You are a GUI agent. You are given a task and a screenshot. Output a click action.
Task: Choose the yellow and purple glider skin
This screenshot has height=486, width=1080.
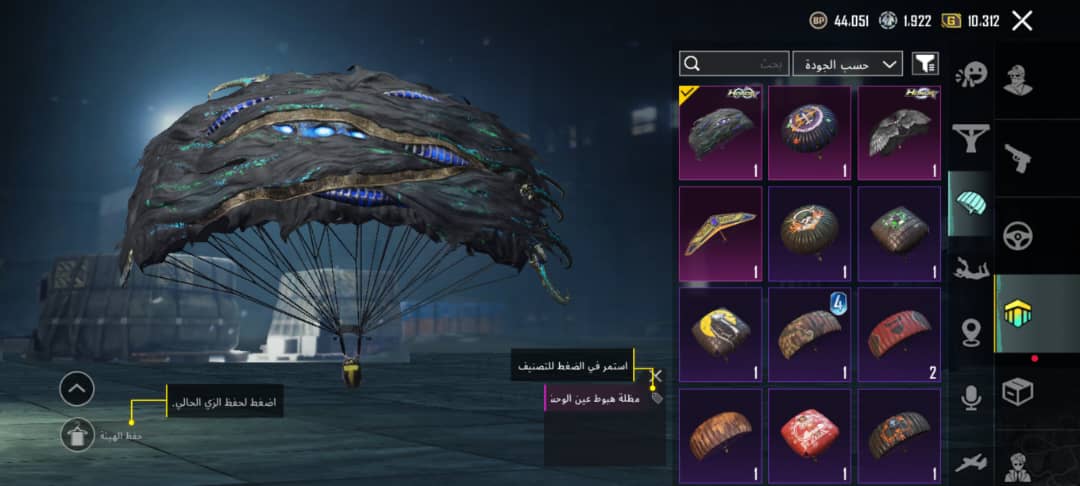[x=720, y=233]
